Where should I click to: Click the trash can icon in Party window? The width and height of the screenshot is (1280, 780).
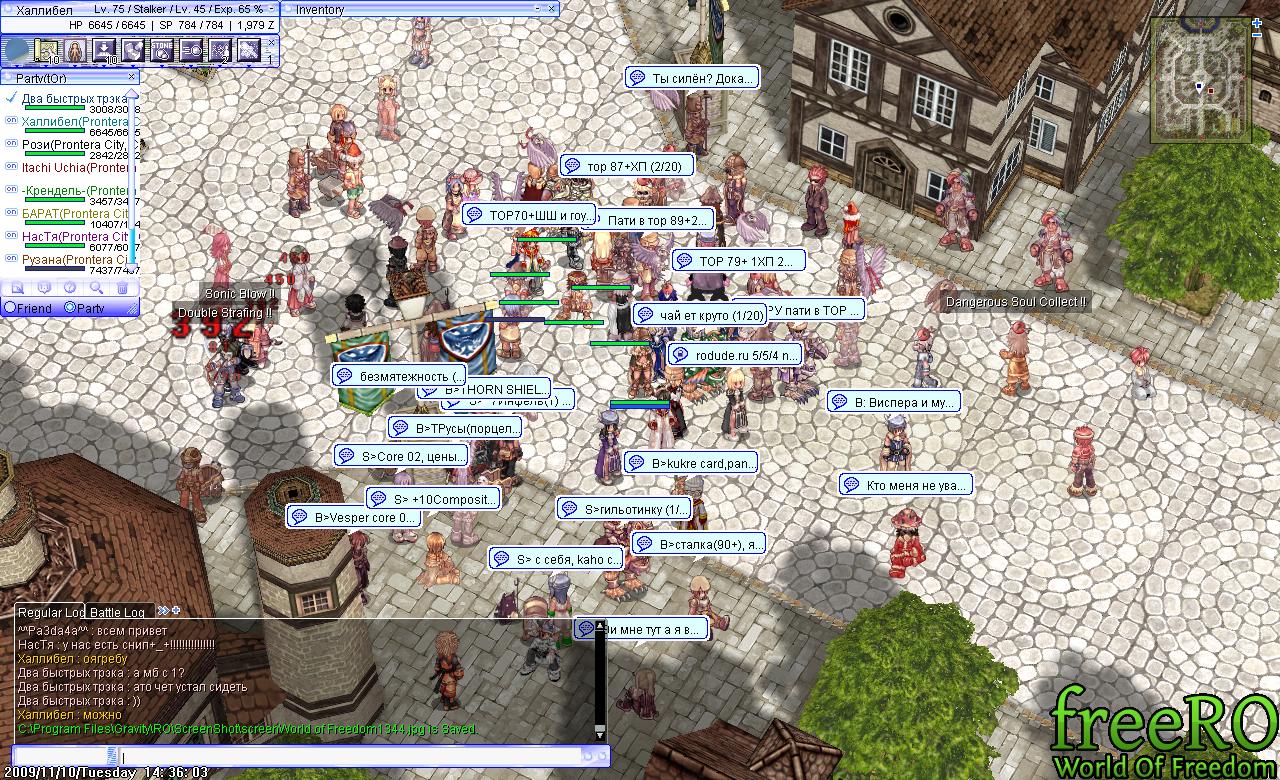[x=122, y=288]
